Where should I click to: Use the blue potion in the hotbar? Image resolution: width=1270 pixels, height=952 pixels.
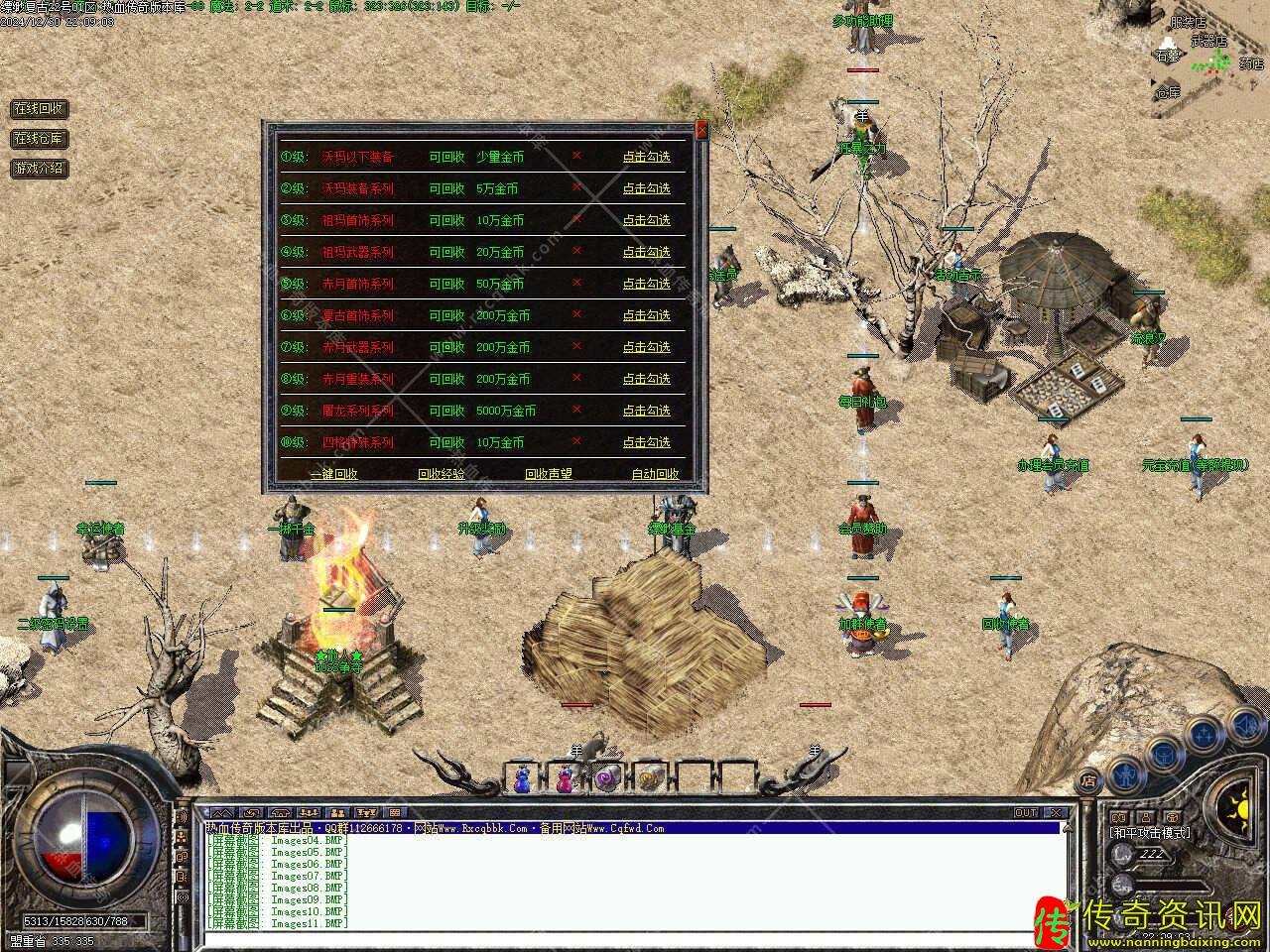click(522, 779)
